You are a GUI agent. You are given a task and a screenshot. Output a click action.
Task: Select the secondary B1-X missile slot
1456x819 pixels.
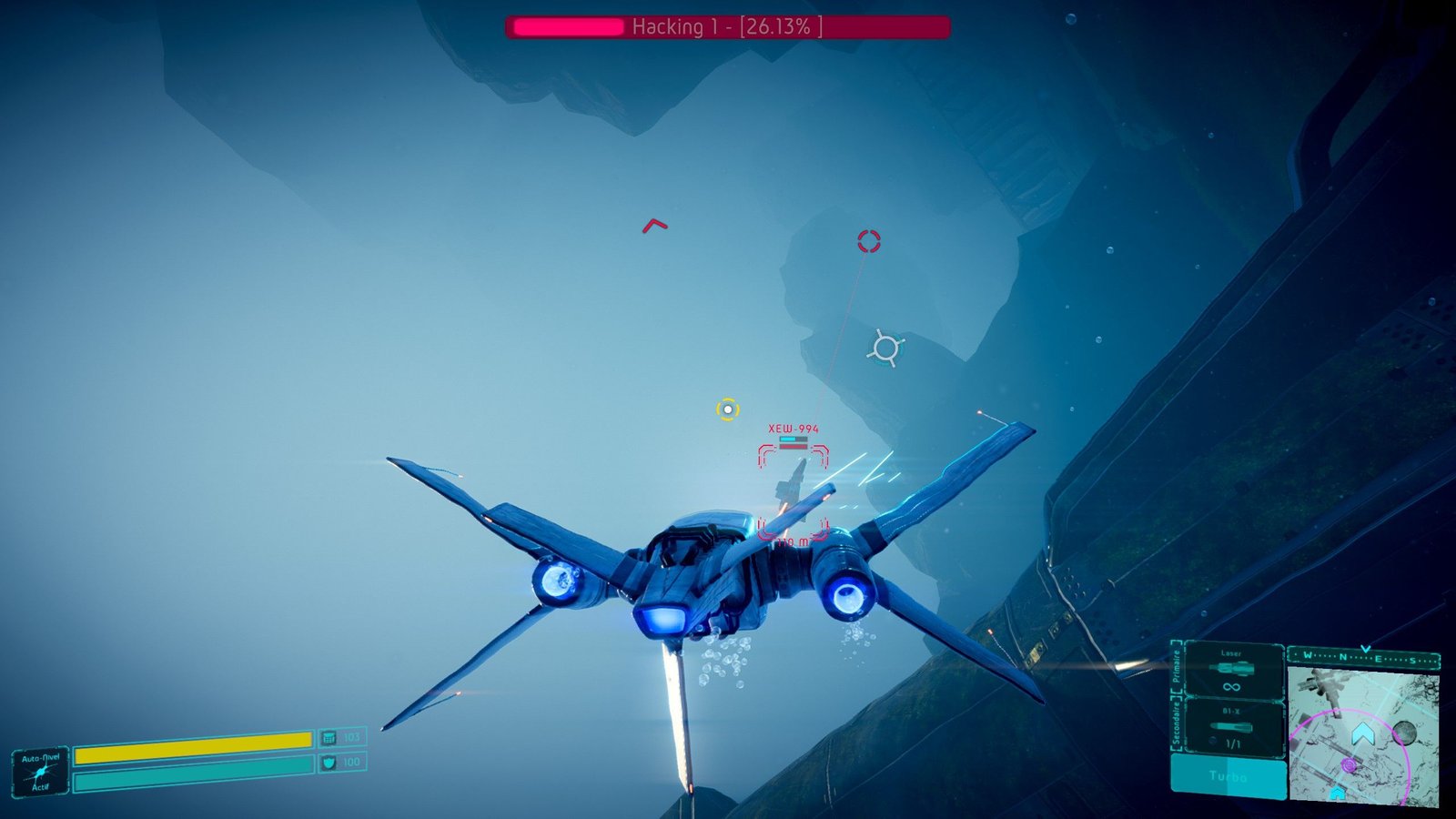click(x=1231, y=726)
